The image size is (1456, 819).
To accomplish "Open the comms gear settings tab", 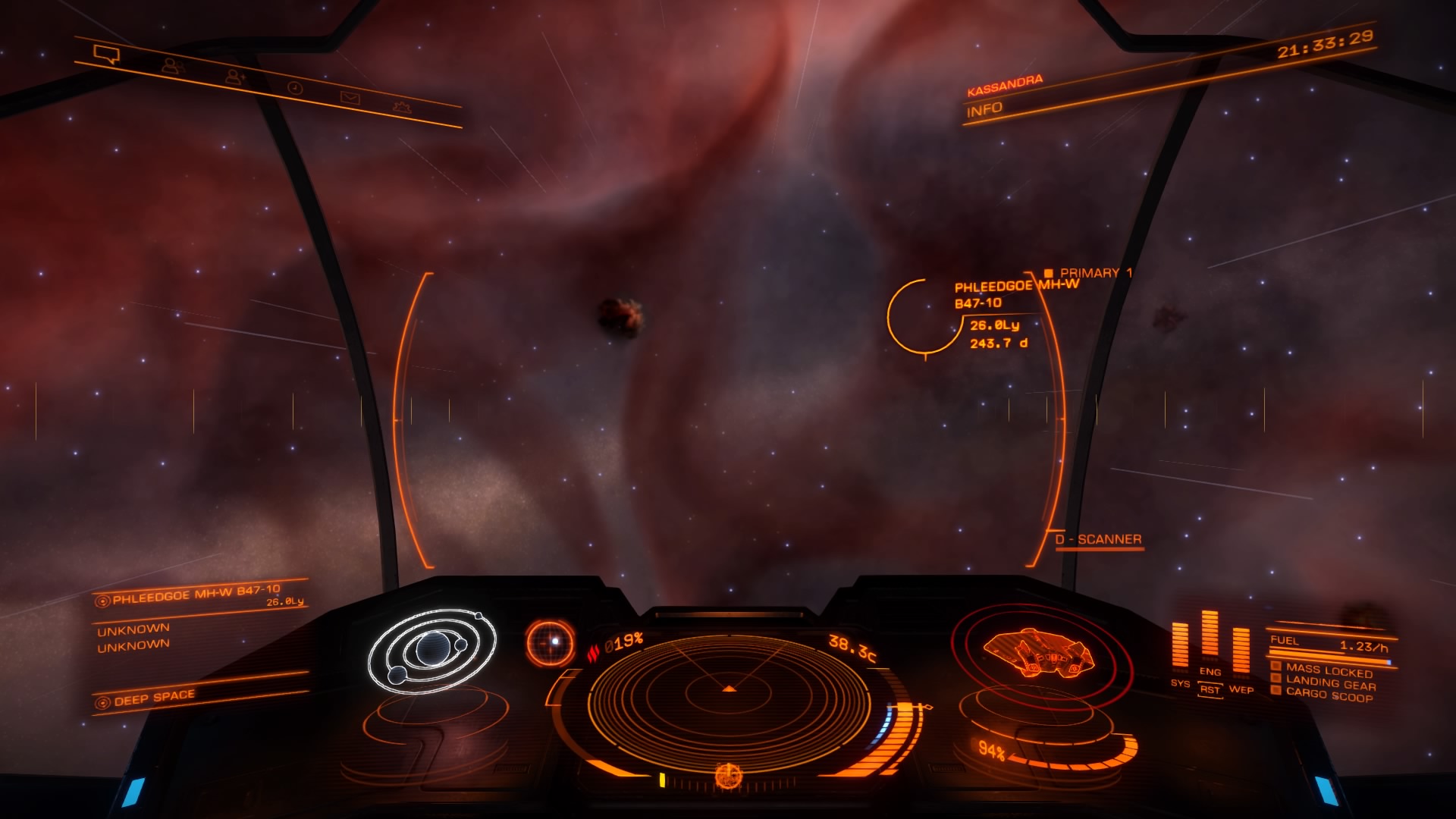I will tap(403, 107).
